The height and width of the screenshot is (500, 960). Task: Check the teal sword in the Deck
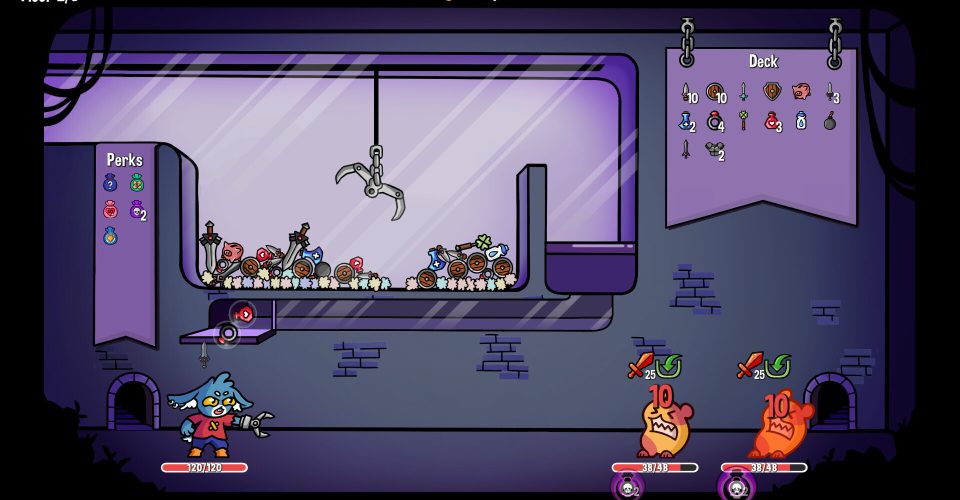click(743, 92)
